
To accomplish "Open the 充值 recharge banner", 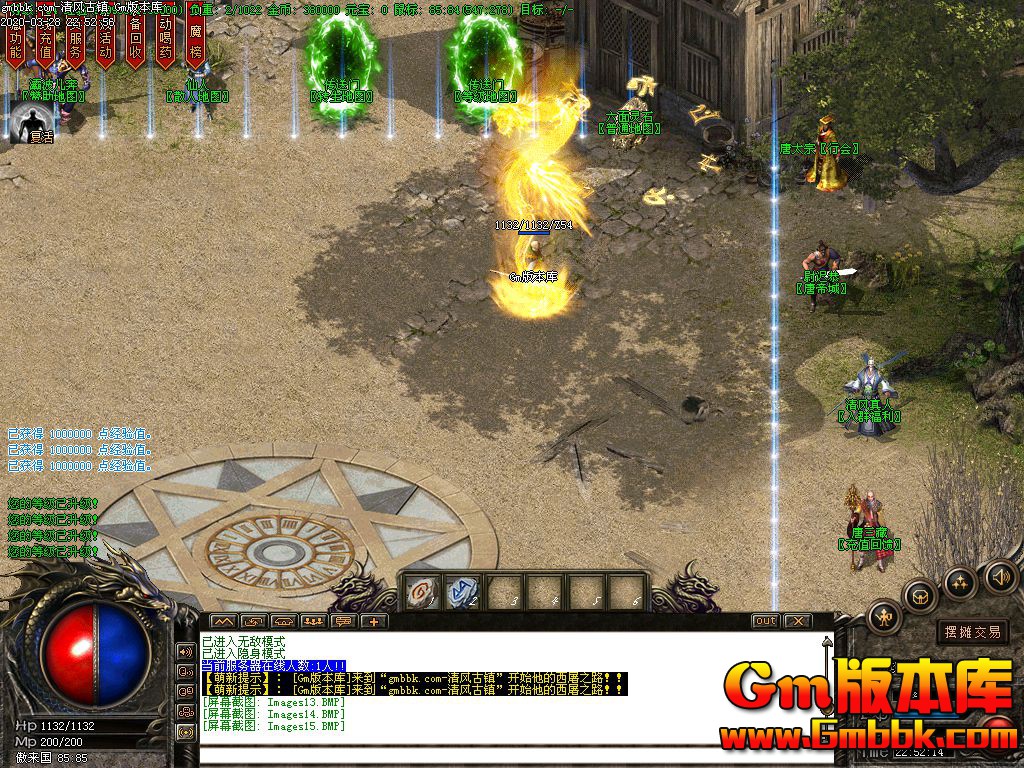I will tap(45, 43).
